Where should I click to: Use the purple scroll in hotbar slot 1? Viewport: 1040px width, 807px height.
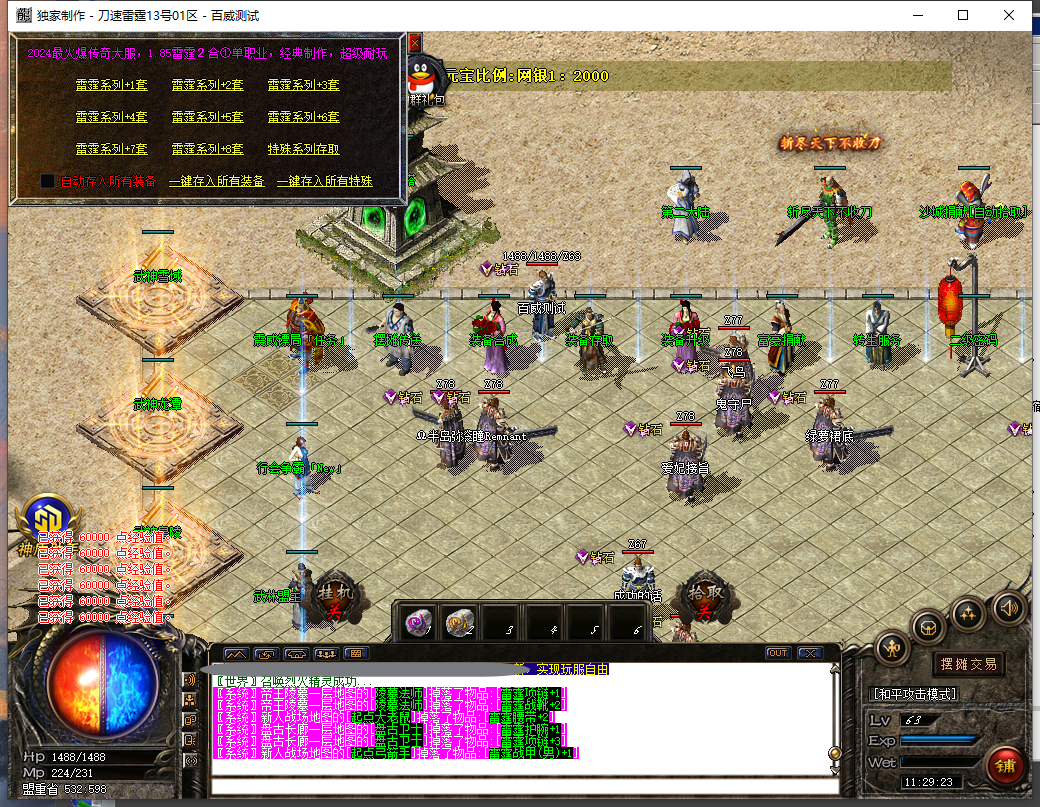[x=417, y=623]
